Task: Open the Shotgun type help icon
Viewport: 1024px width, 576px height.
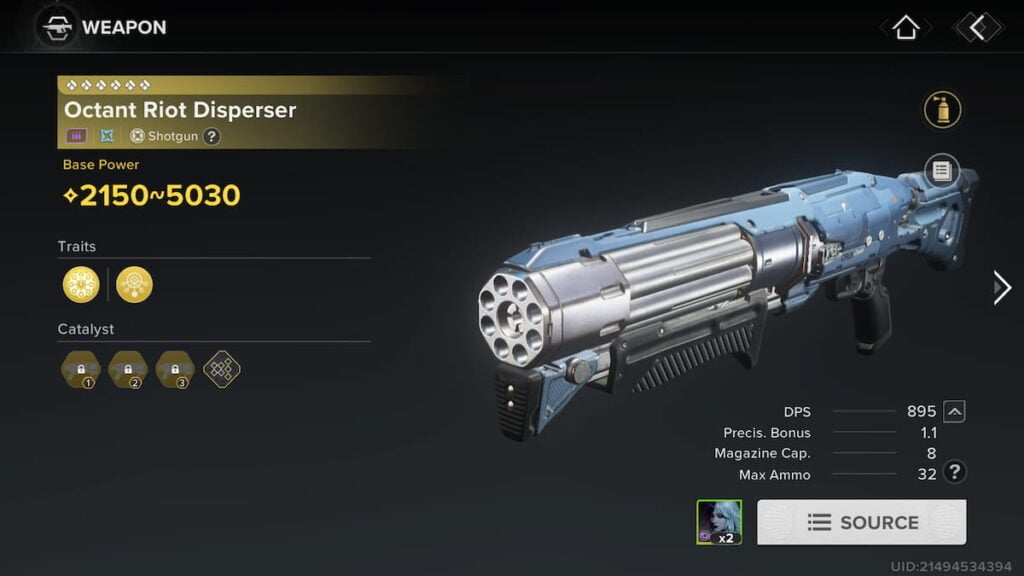Action: pos(212,136)
